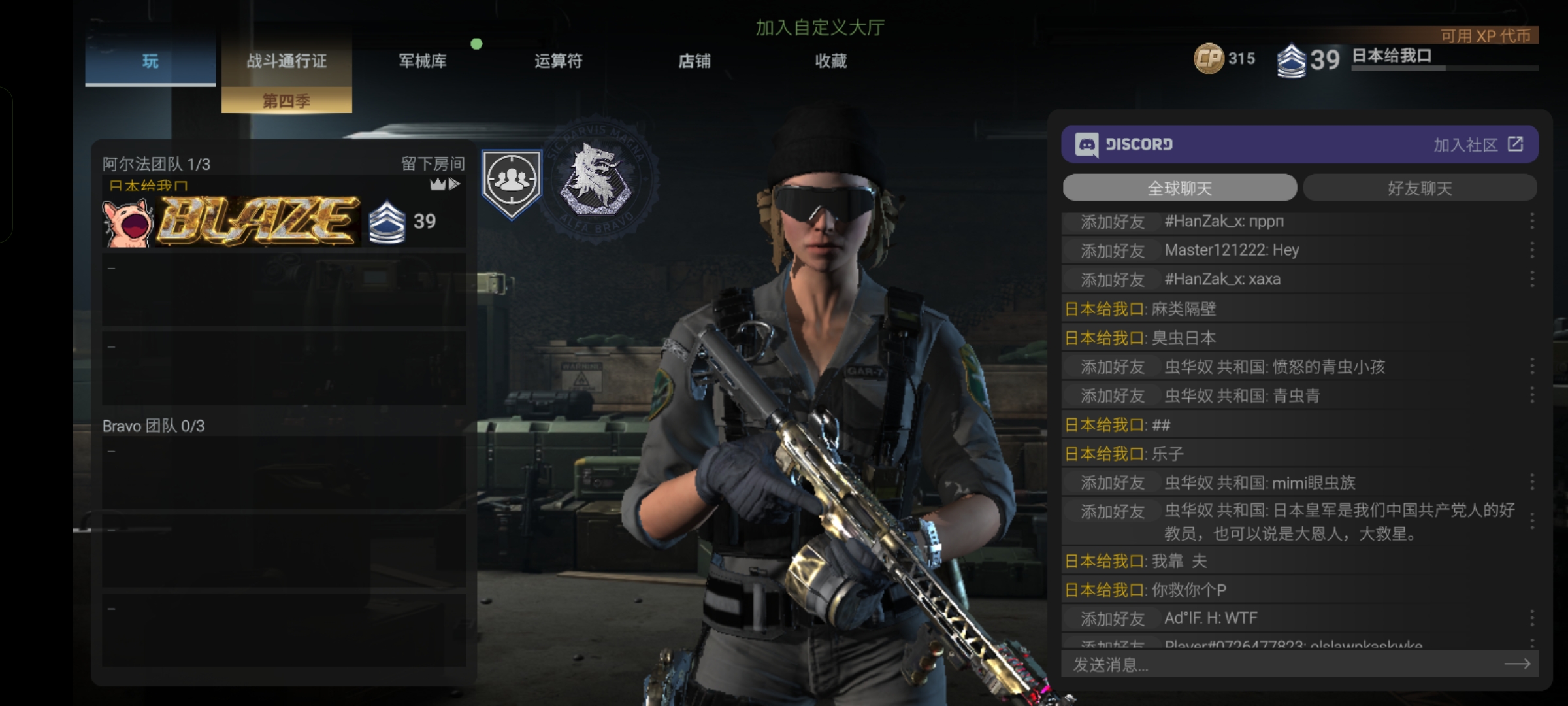Switch to the 玩 tab

point(150,61)
